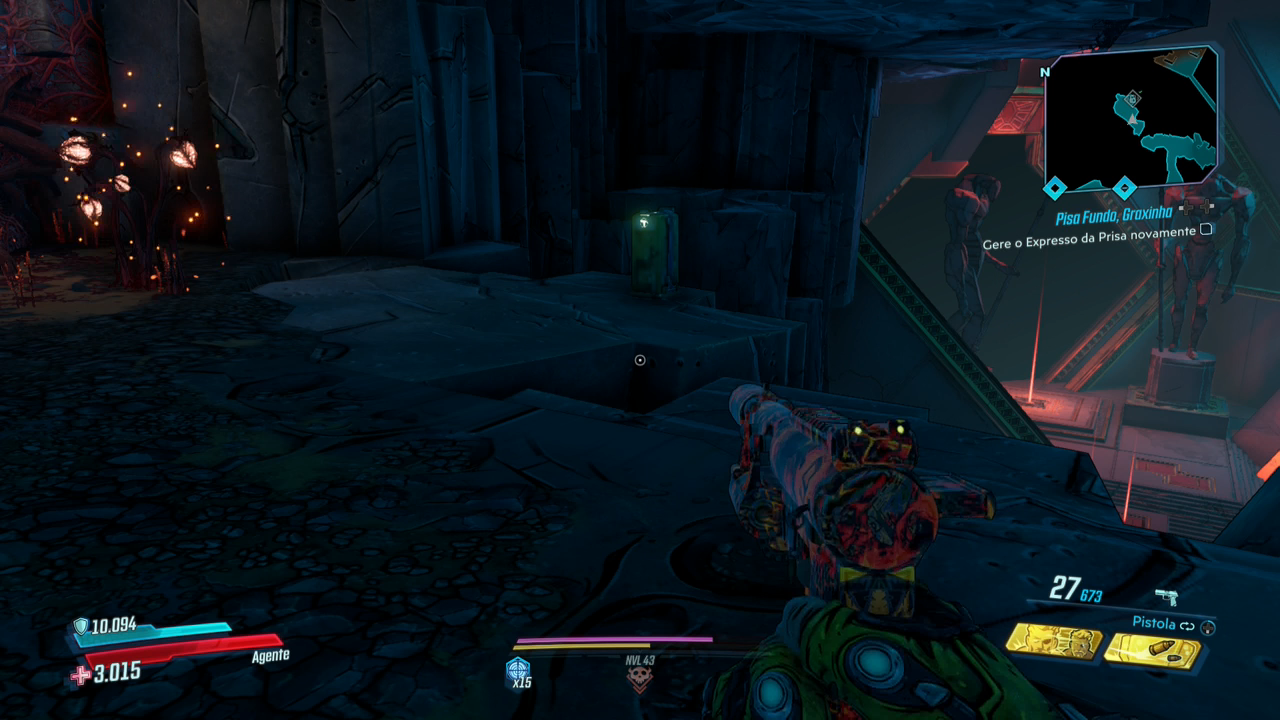Select the yellow weapon card showing bullets
Screen dimensions: 1280x720
click(1153, 651)
